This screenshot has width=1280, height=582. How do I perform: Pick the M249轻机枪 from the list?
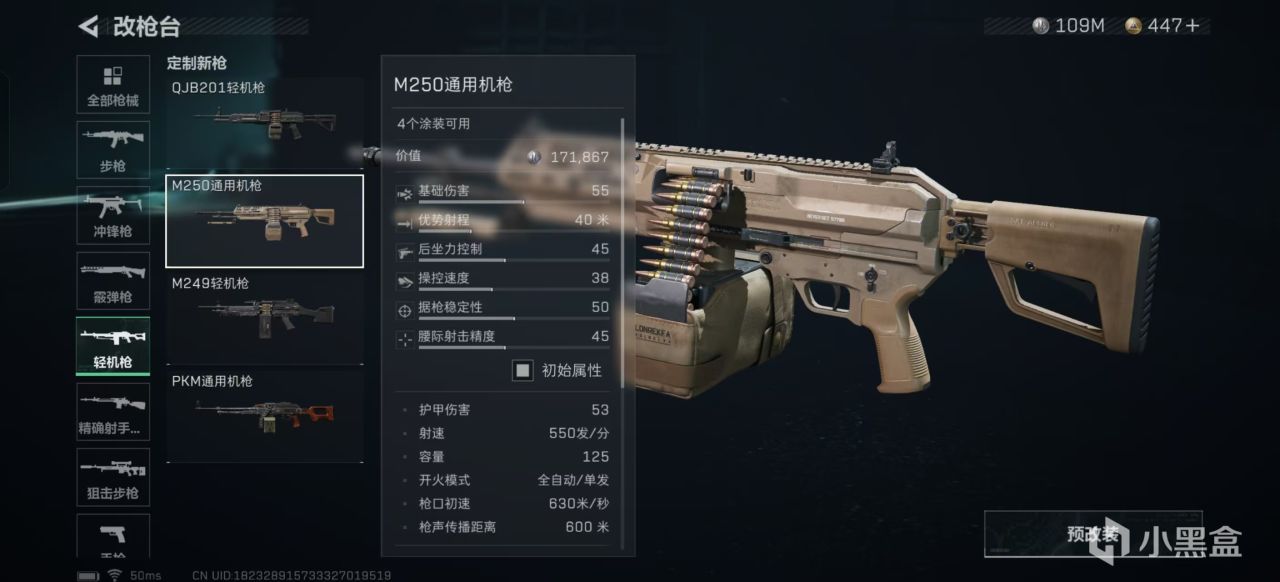click(264, 317)
